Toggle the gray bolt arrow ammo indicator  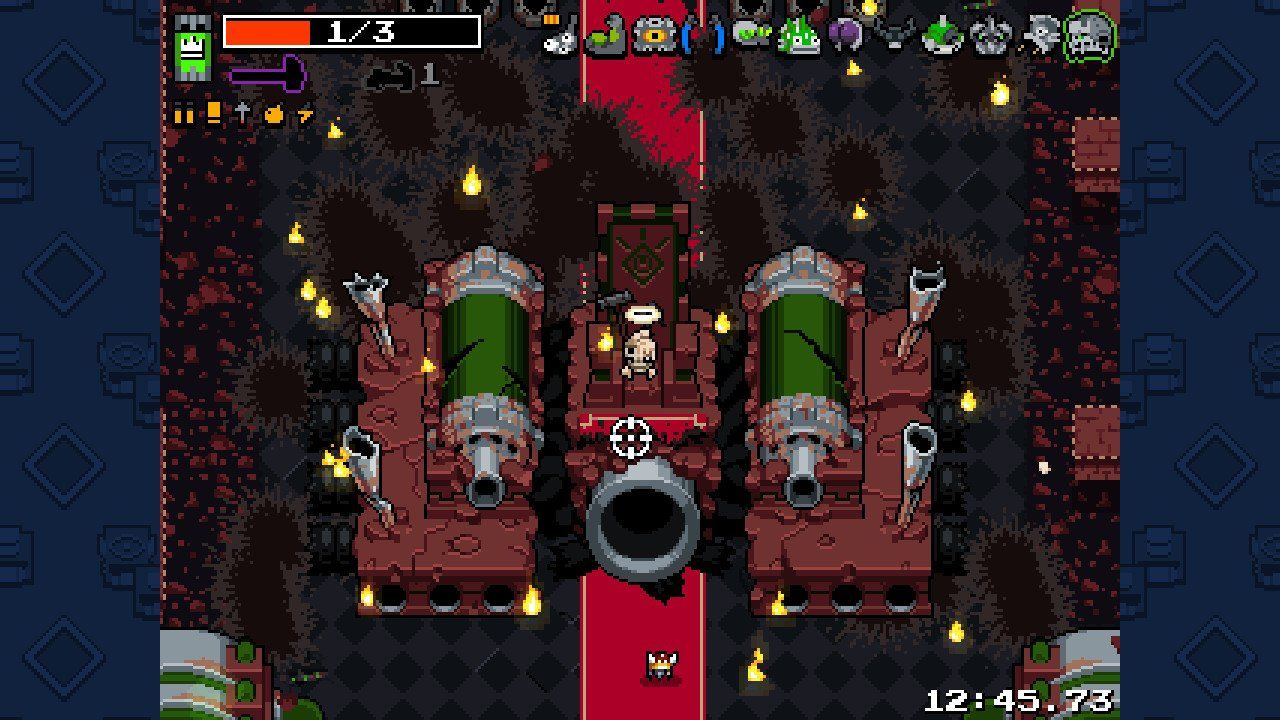(243, 115)
